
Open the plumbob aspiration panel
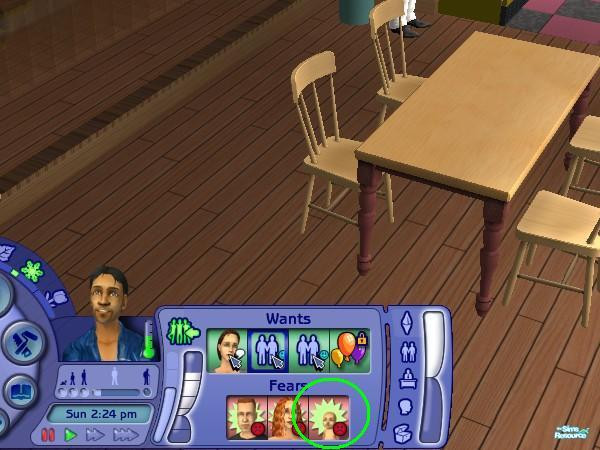404,325
